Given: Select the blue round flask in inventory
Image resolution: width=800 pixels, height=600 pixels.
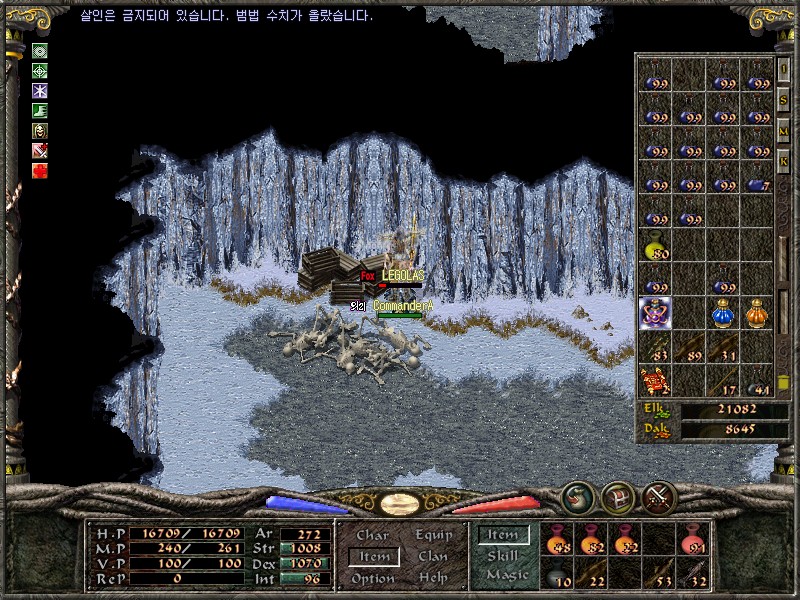Looking at the screenshot, I should click(x=722, y=314).
